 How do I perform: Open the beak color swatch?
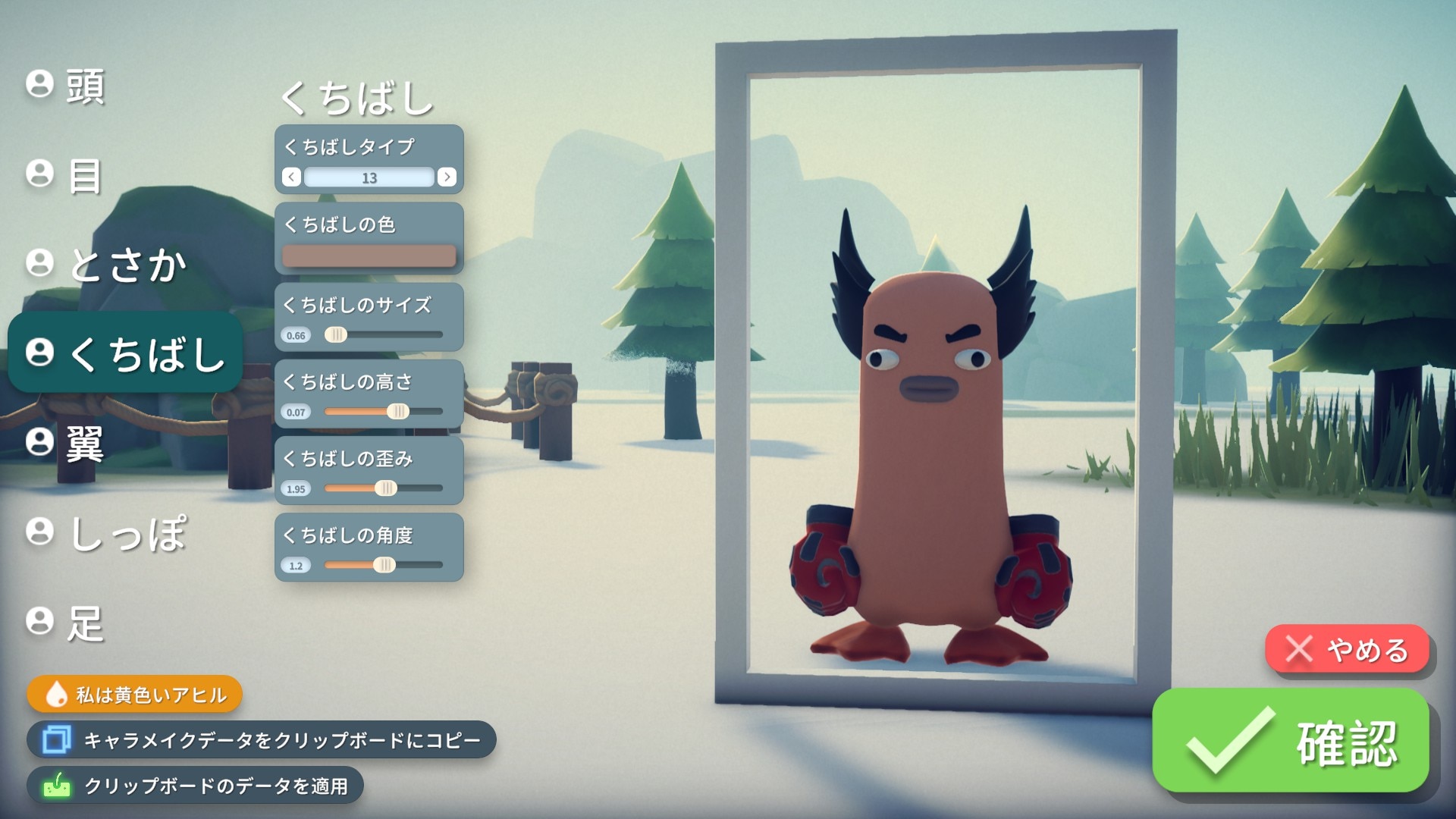[369, 256]
